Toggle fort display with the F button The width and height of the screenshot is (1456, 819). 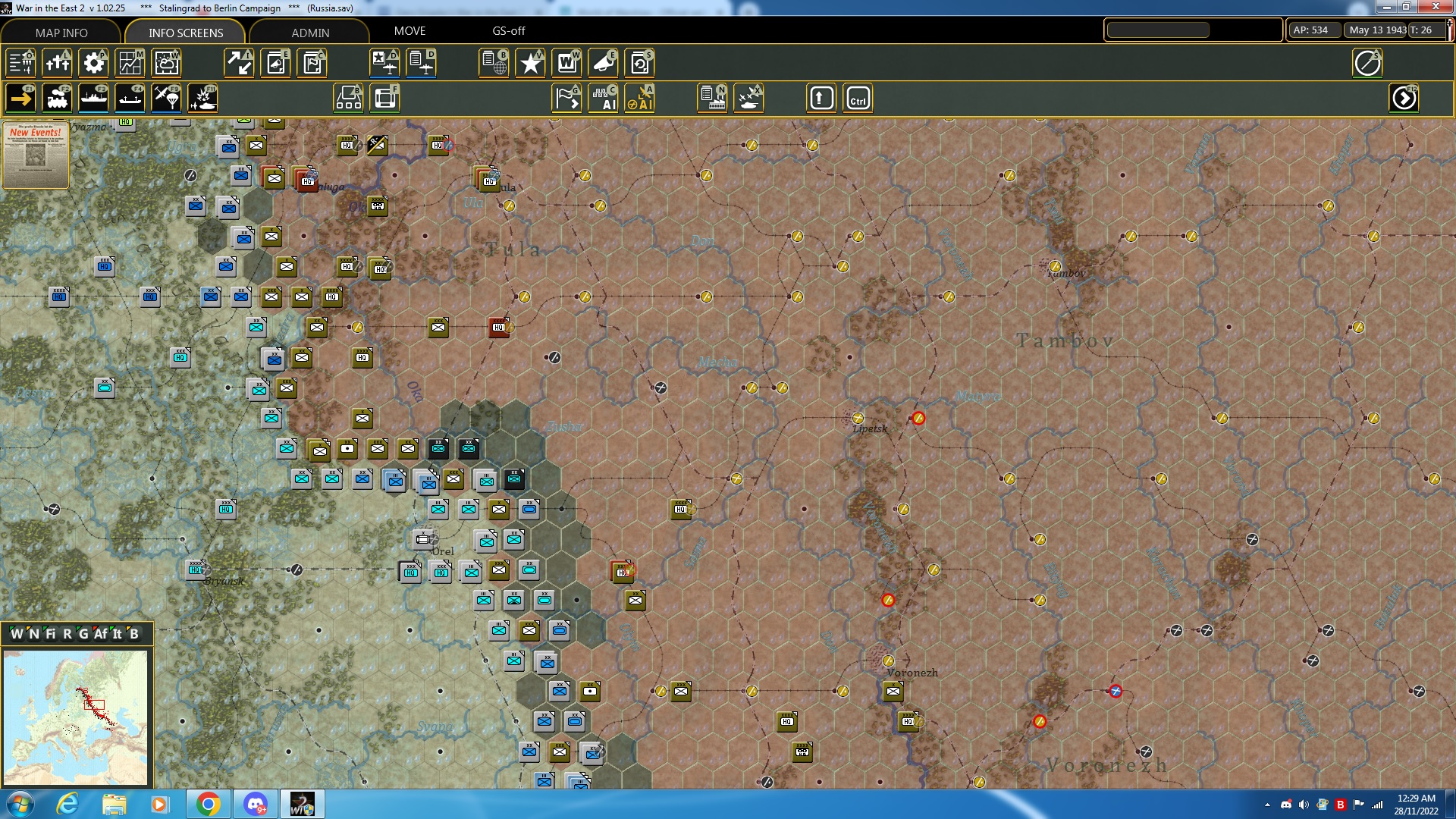coord(386,98)
